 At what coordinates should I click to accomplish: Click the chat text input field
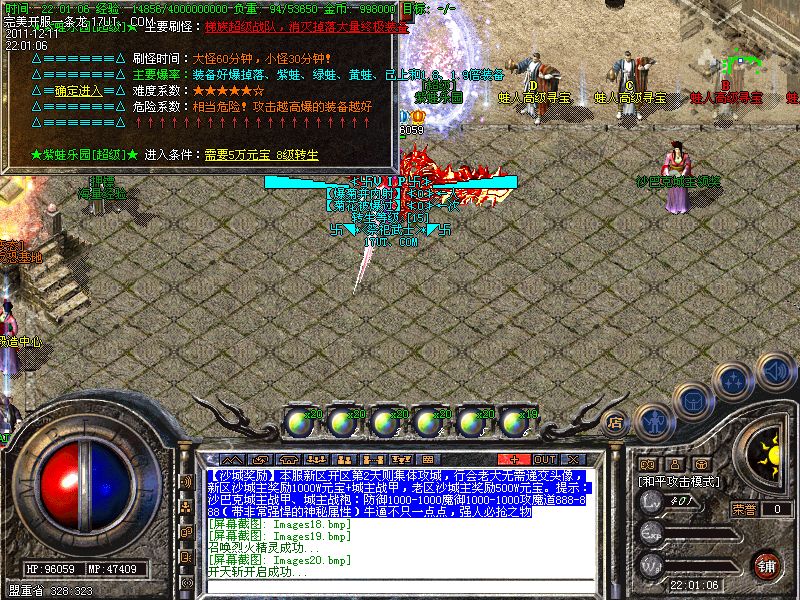pyautogui.click(x=400, y=586)
